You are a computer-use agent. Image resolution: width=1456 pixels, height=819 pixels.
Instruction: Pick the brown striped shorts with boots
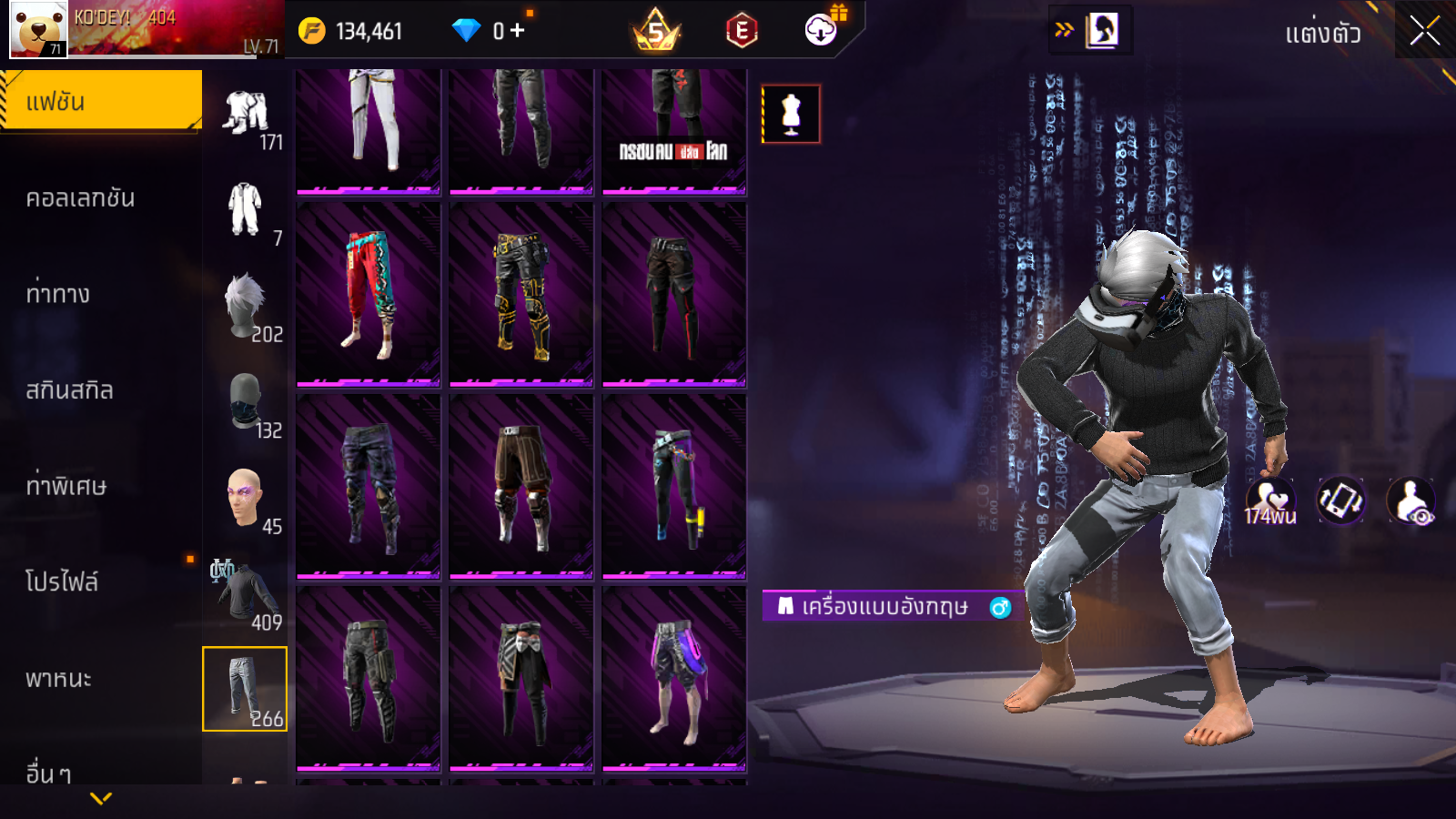tap(521, 486)
